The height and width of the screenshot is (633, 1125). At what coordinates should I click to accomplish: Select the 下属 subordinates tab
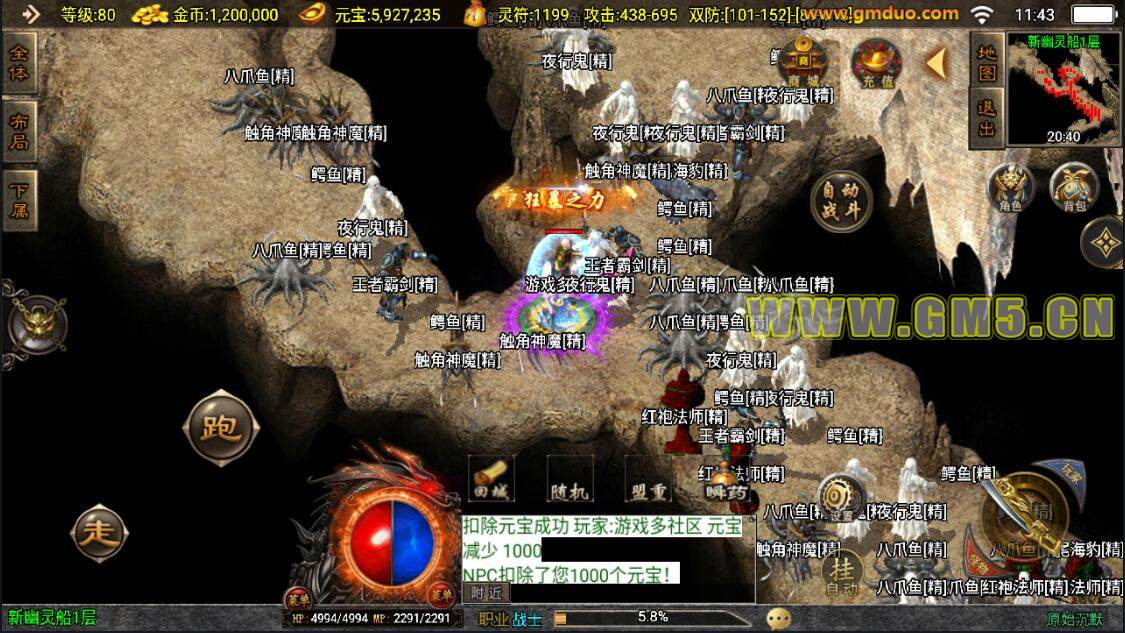(x=19, y=199)
